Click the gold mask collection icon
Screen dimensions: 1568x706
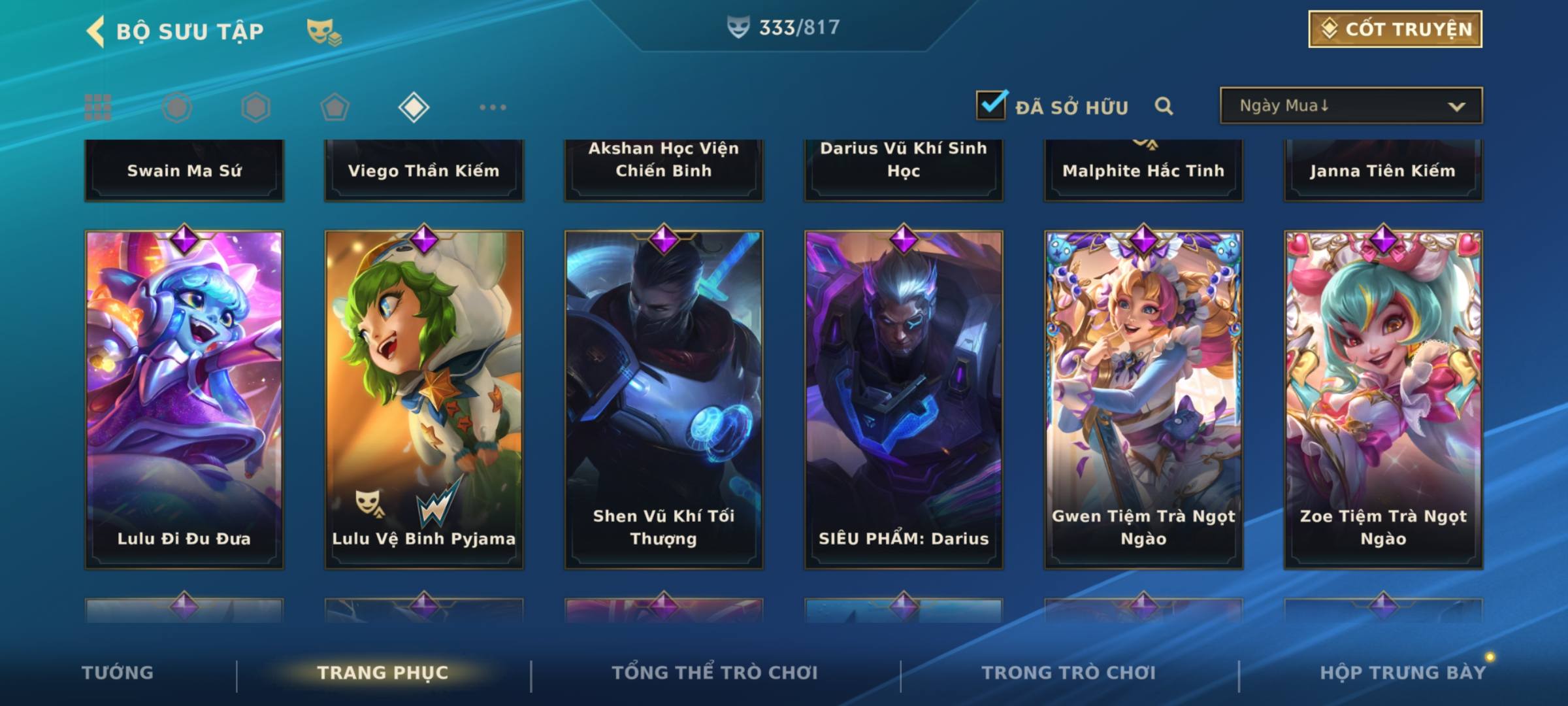tap(323, 31)
